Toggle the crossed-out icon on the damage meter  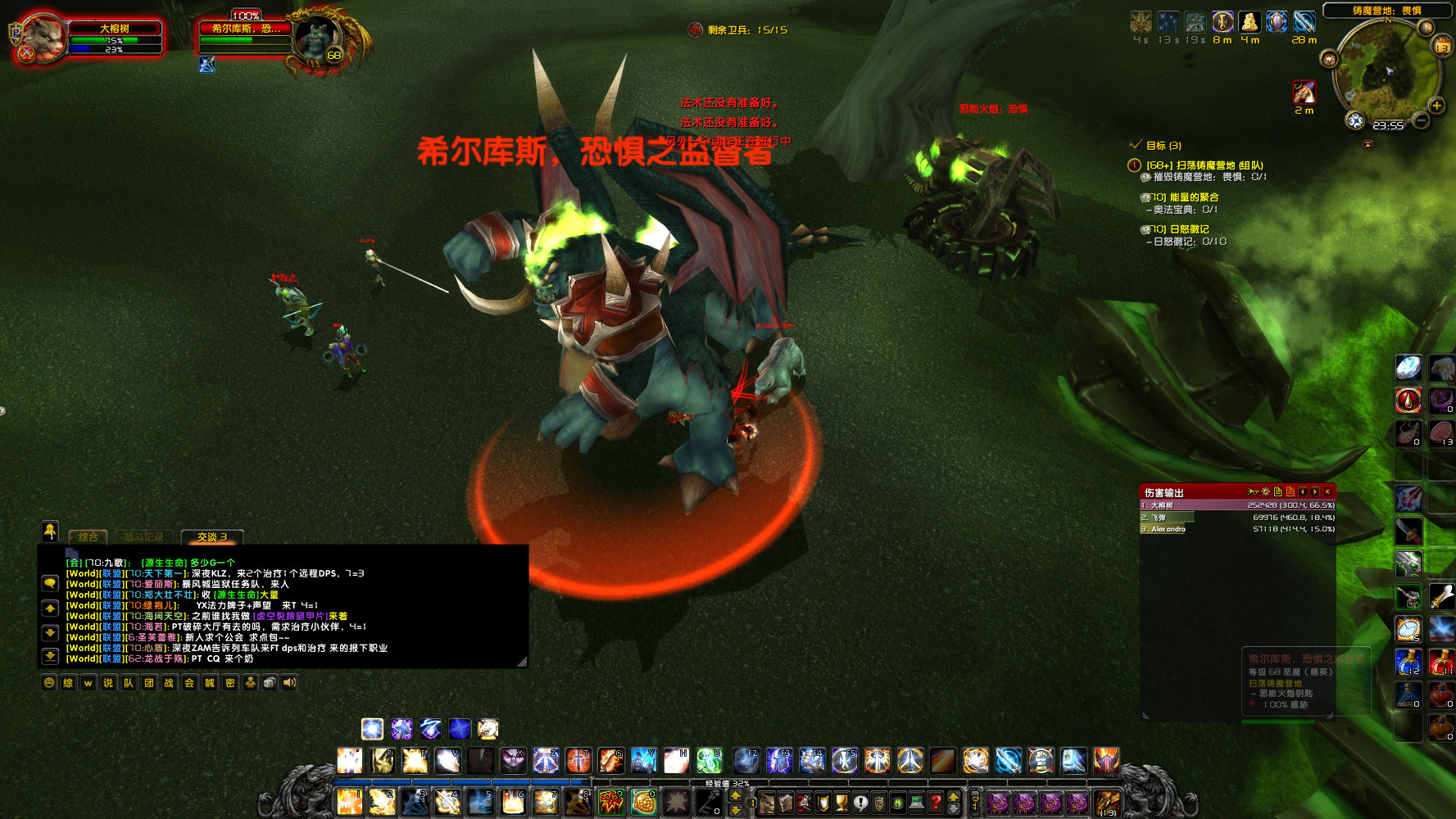1291,490
